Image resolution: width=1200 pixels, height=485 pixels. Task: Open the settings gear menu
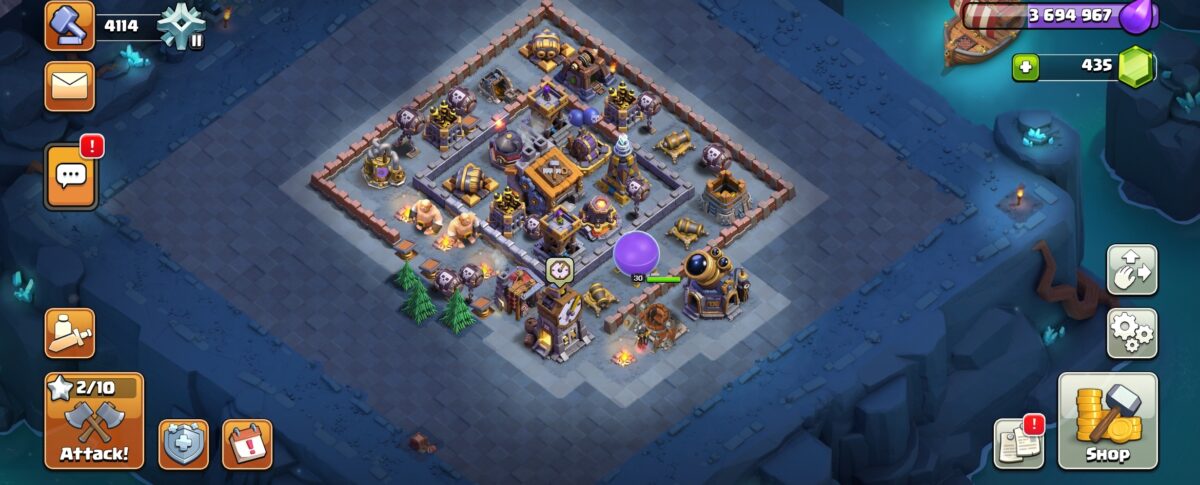(1132, 333)
